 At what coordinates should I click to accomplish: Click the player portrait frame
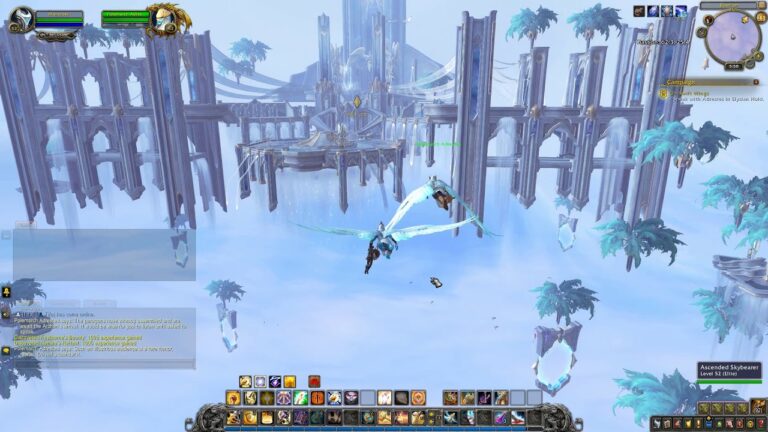coord(21,19)
